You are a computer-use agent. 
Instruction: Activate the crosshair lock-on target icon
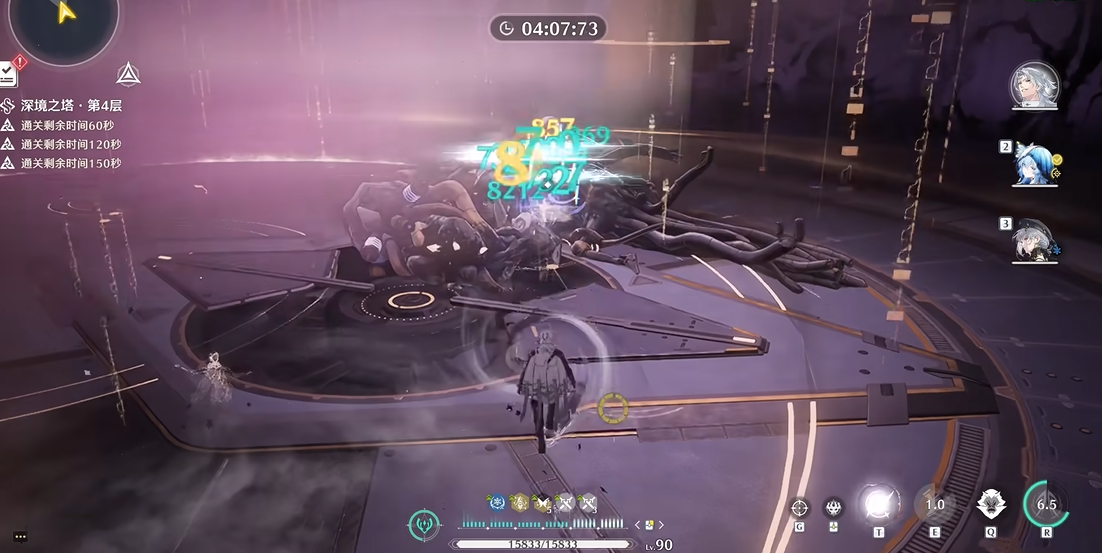[x=799, y=507]
